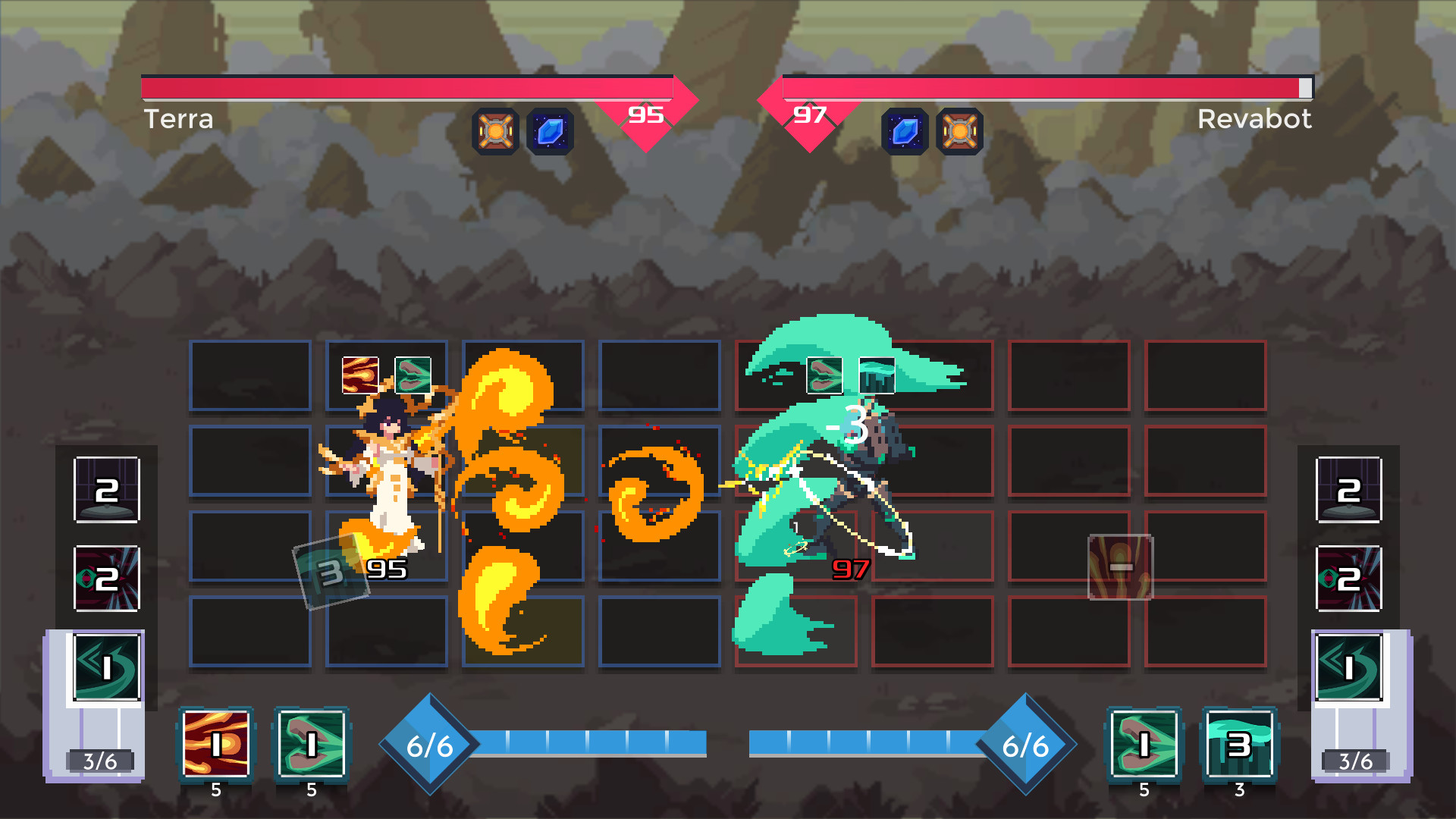1456x819 pixels.
Task: Toggle the highlighted dash card on Revabot's side
Action: [1350, 667]
